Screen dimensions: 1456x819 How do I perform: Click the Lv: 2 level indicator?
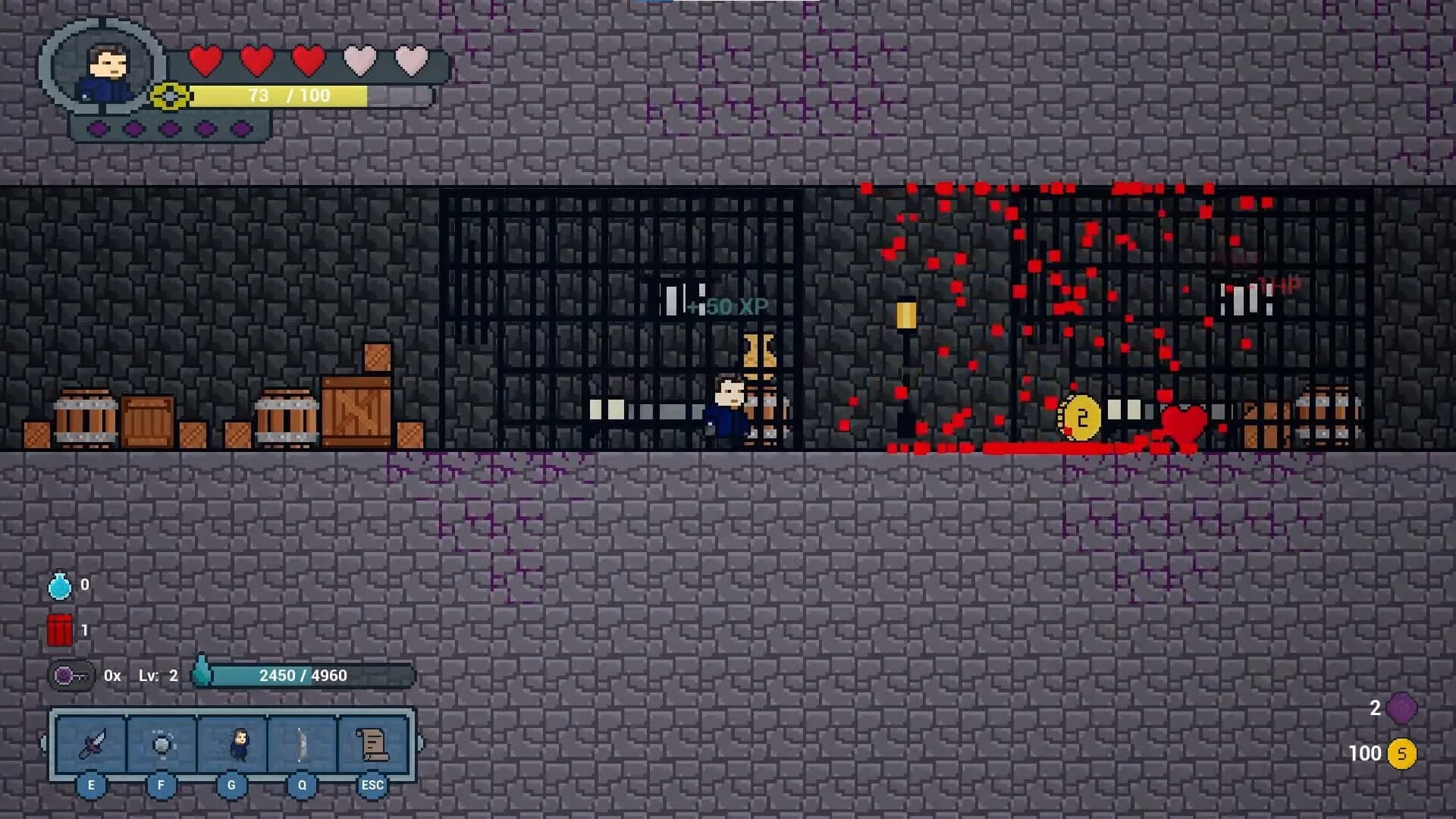[x=158, y=675]
